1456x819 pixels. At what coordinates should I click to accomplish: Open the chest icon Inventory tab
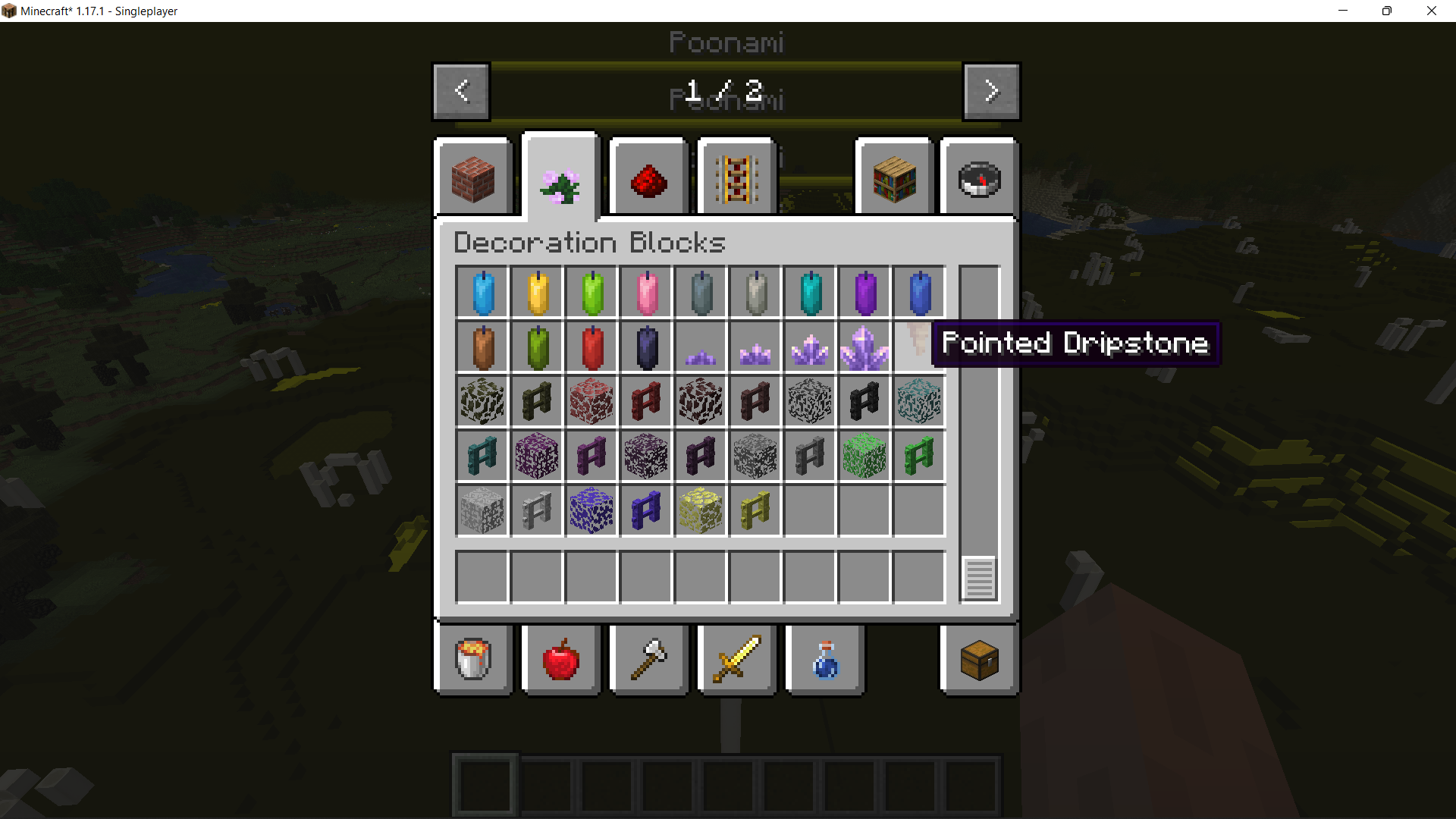click(978, 660)
